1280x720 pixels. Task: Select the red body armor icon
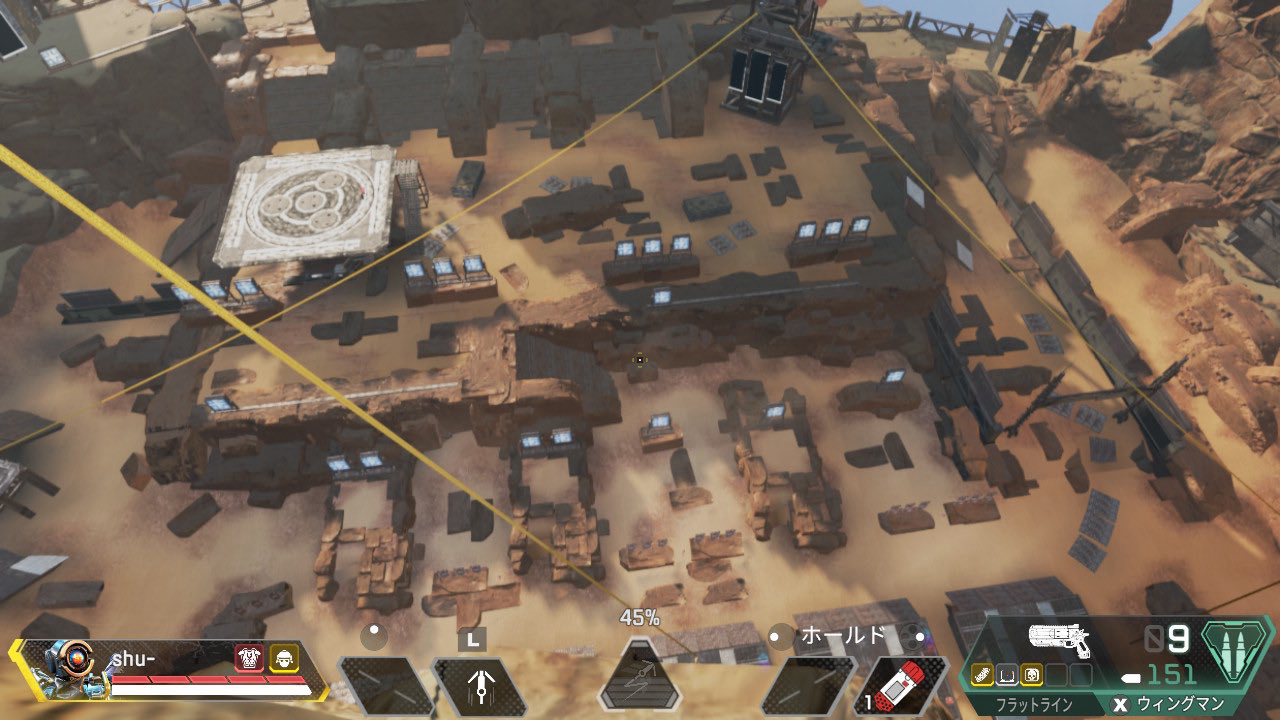click(248, 656)
